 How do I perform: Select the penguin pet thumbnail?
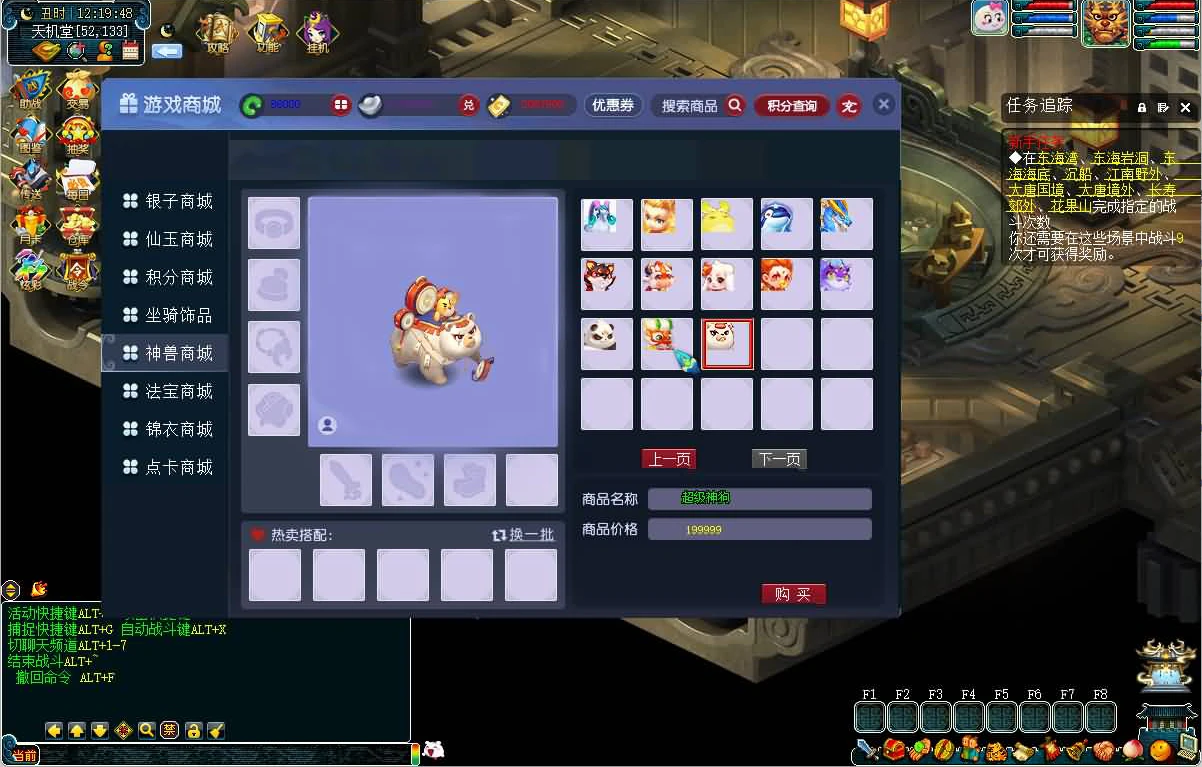click(x=786, y=223)
